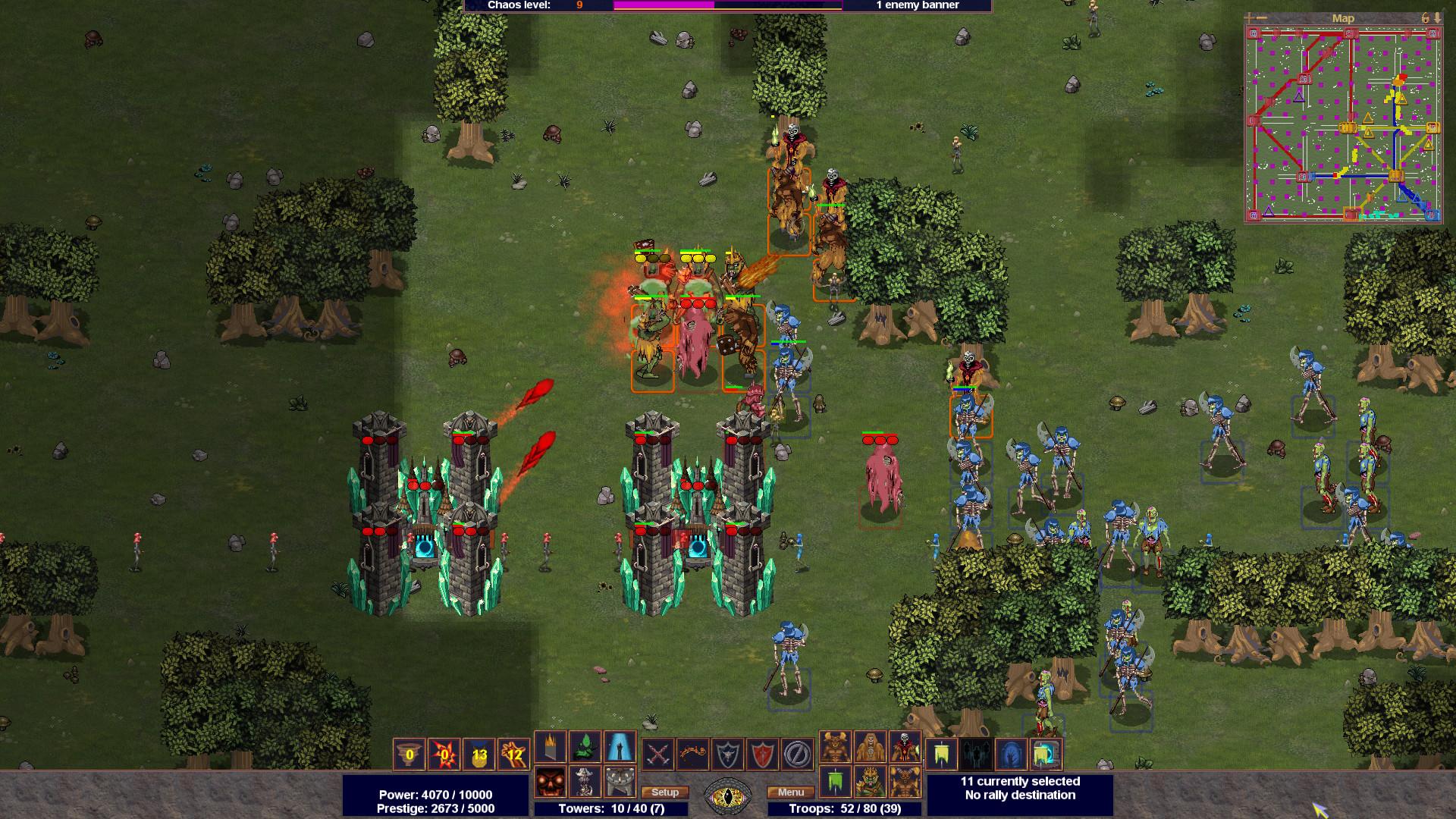The width and height of the screenshot is (1456, 819).
Task: Select the burning wall tower icon
Action: (551, 747)
